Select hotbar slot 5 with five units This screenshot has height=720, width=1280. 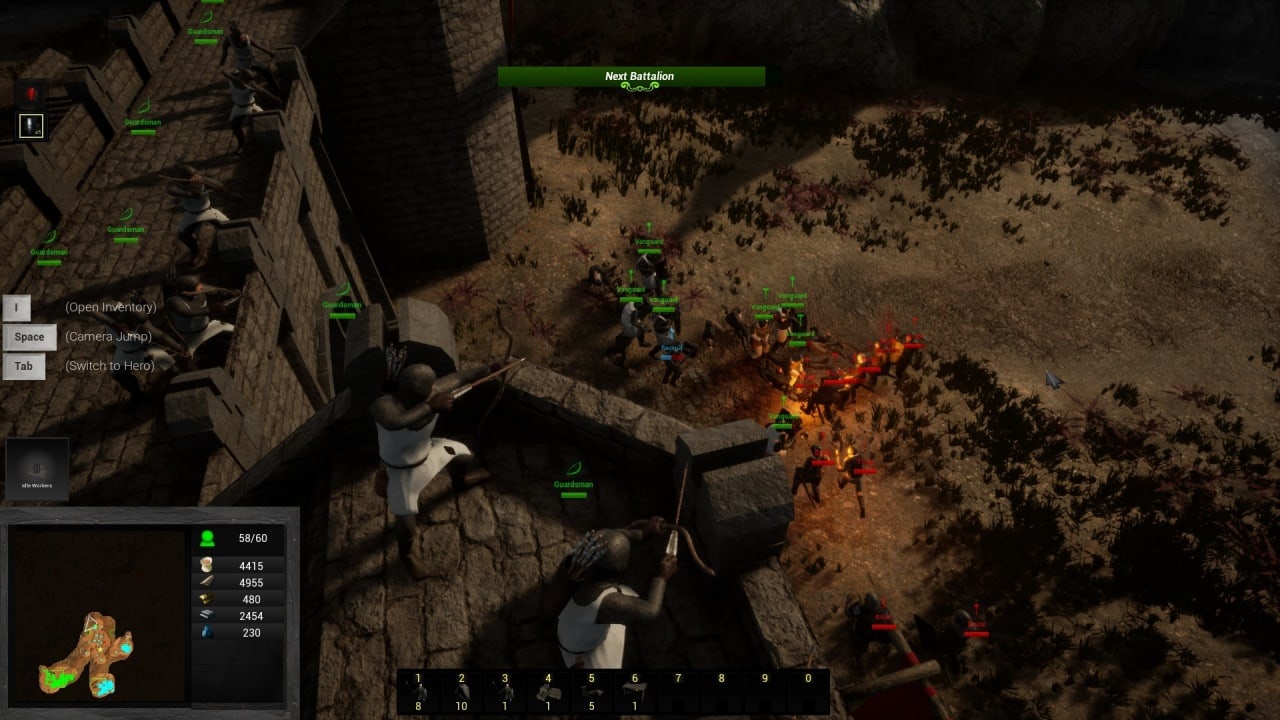591,691
